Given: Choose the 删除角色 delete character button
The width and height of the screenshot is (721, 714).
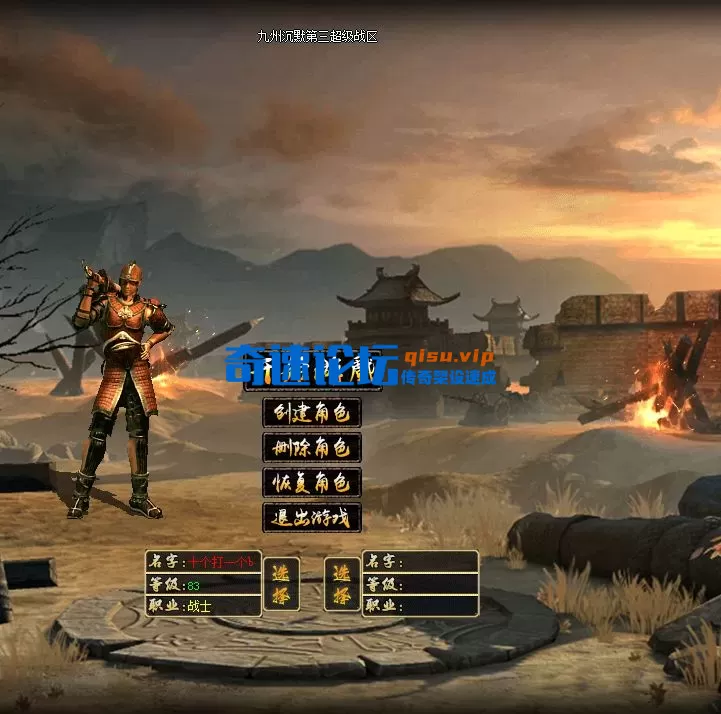Looking at the screenshot, I should pos(311,447).
